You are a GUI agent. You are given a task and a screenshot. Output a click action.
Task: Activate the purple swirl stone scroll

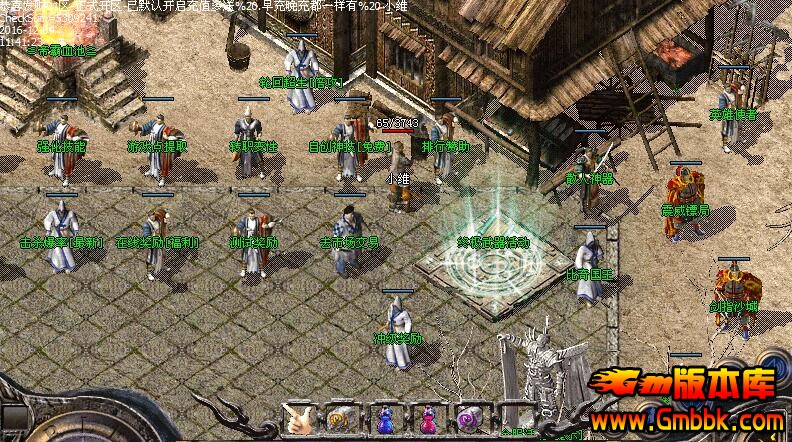coord(468,418)
